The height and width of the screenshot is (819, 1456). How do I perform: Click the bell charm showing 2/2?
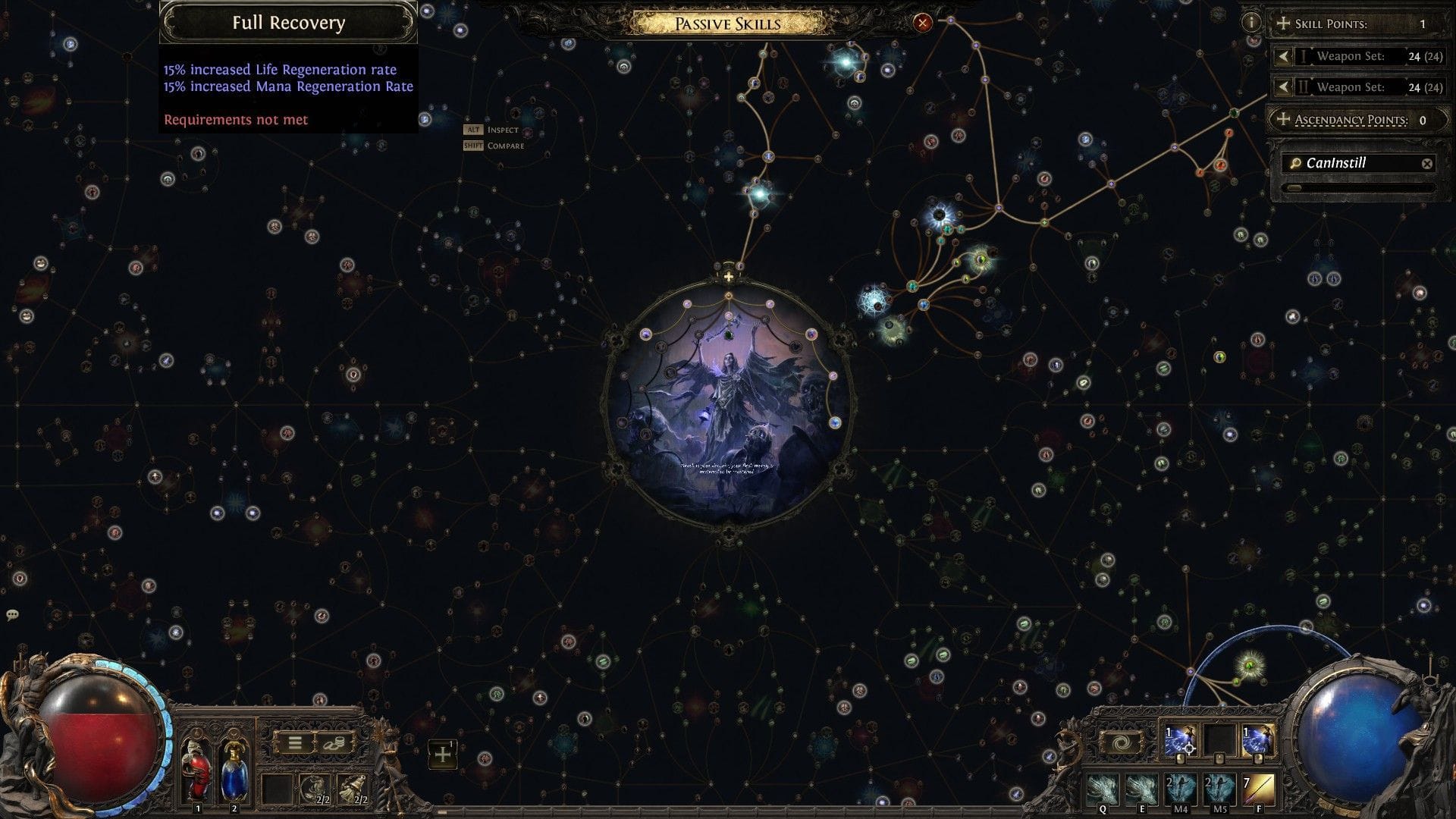click(353, 789)
